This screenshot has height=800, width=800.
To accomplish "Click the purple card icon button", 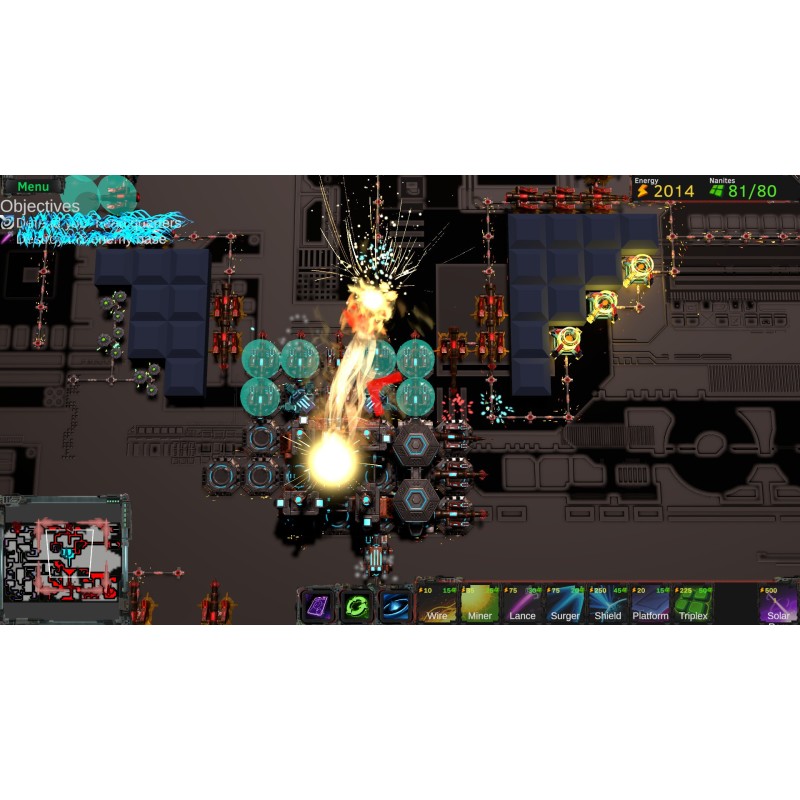I will tap(319, 606).
